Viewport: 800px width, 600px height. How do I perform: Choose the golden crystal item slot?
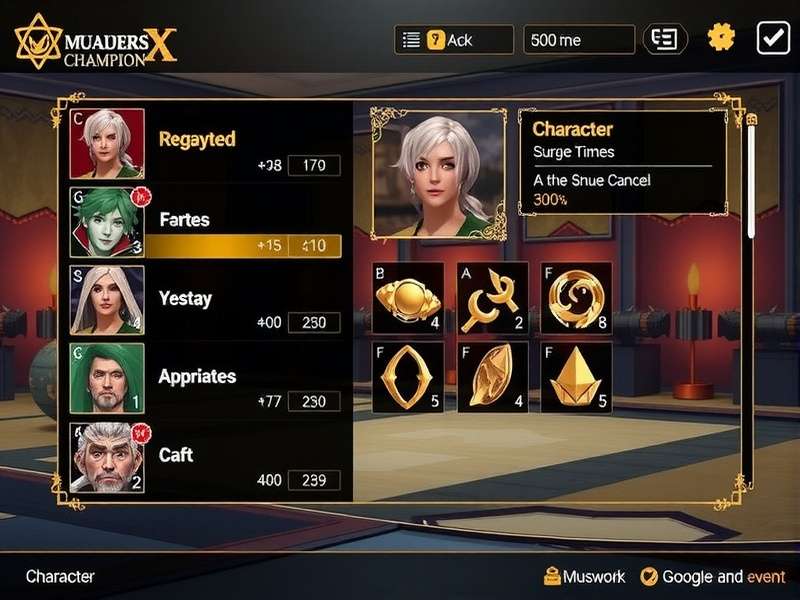(576, 377)
